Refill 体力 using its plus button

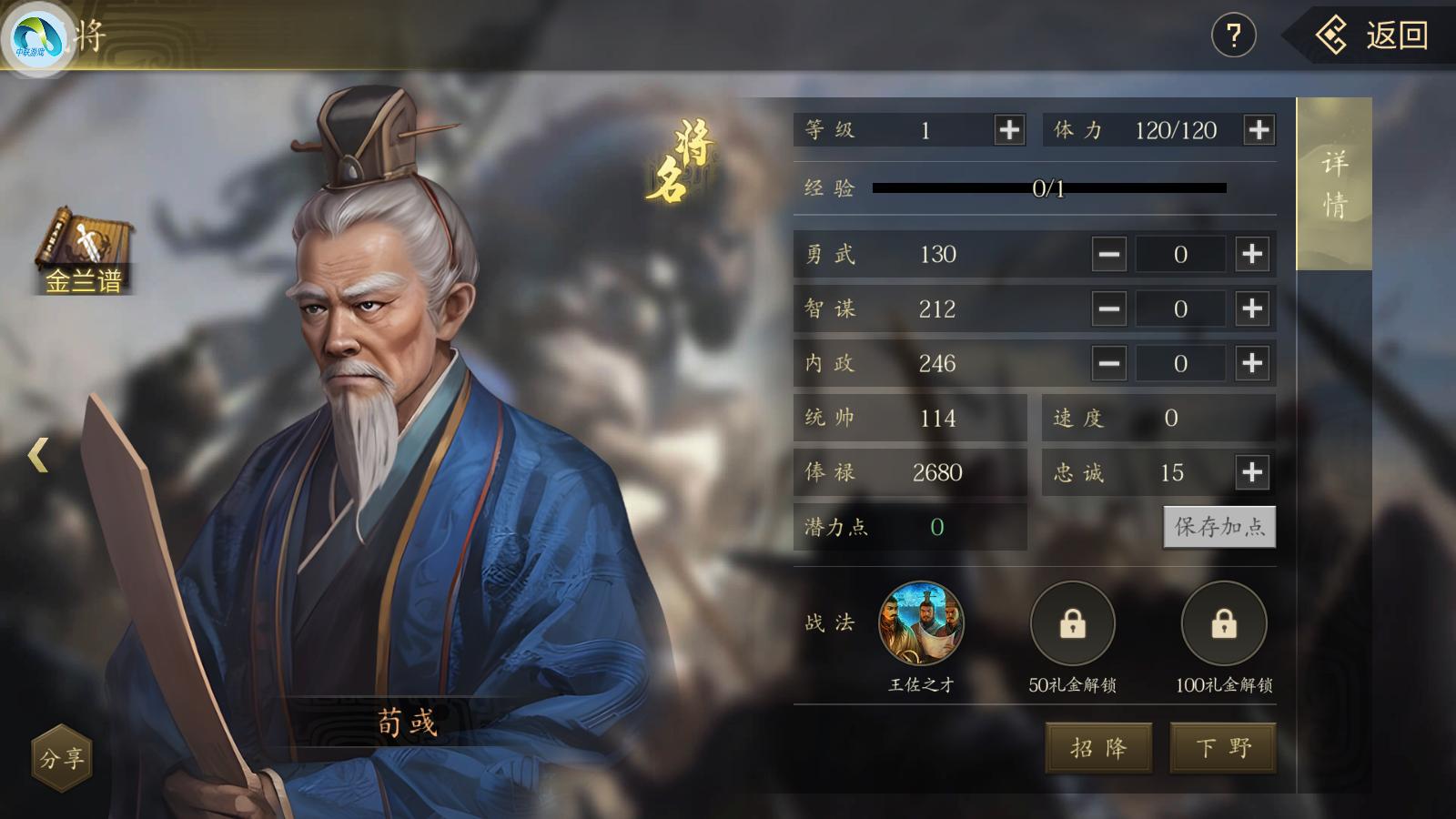(x=1259, y=129)
